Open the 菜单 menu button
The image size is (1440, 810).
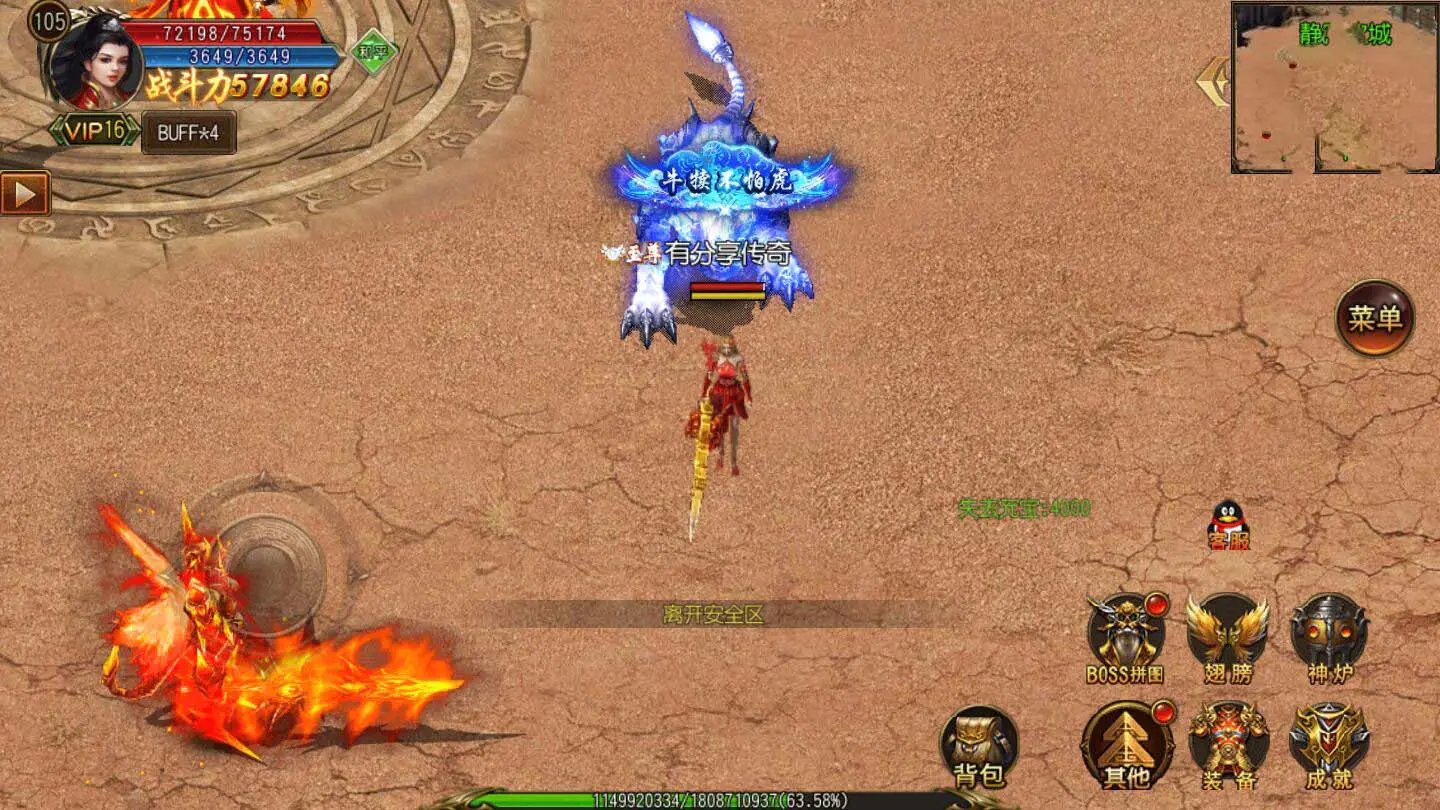tap(1375, 318)
